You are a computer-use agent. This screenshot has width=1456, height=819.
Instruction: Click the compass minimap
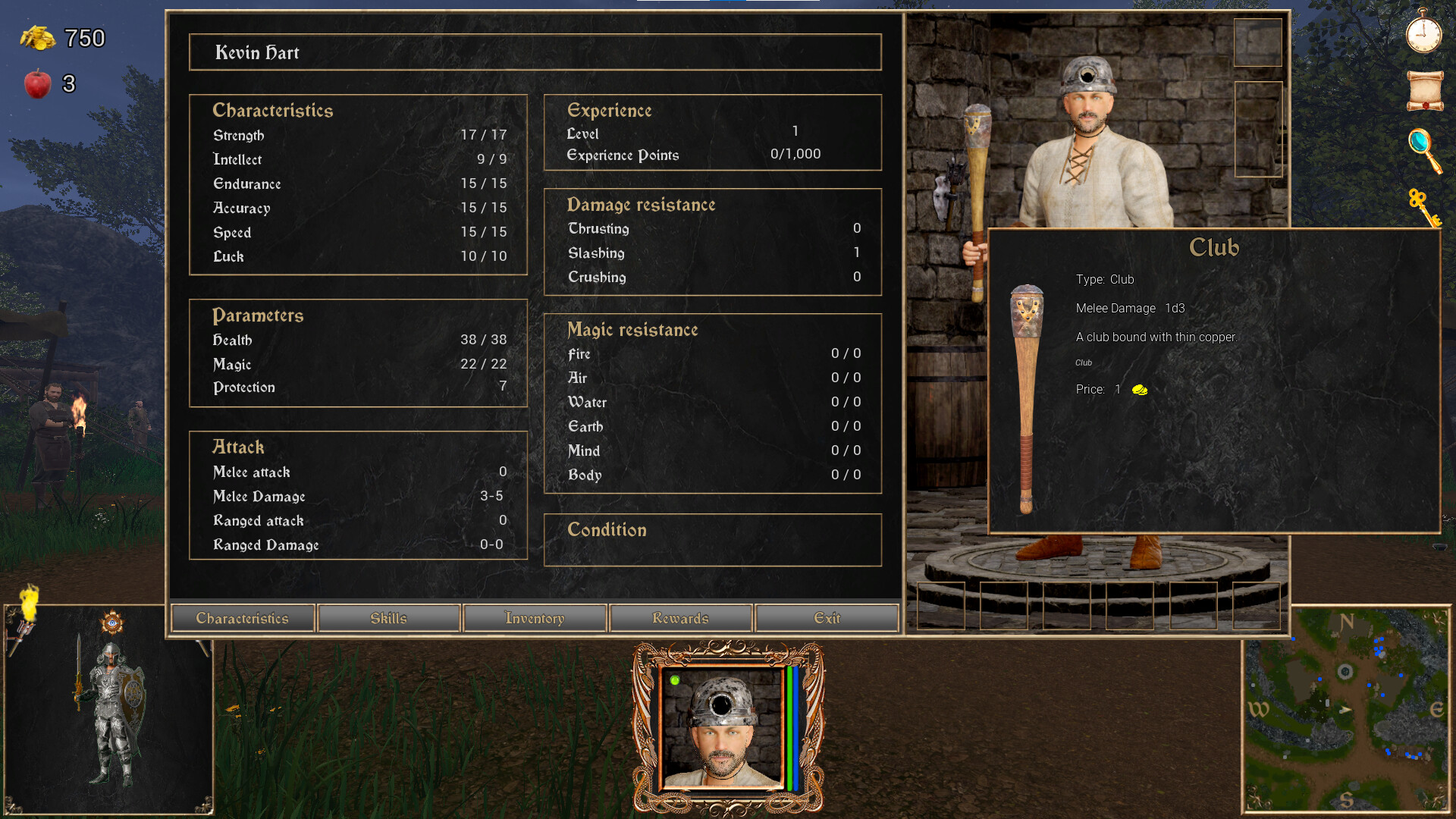1345,709
